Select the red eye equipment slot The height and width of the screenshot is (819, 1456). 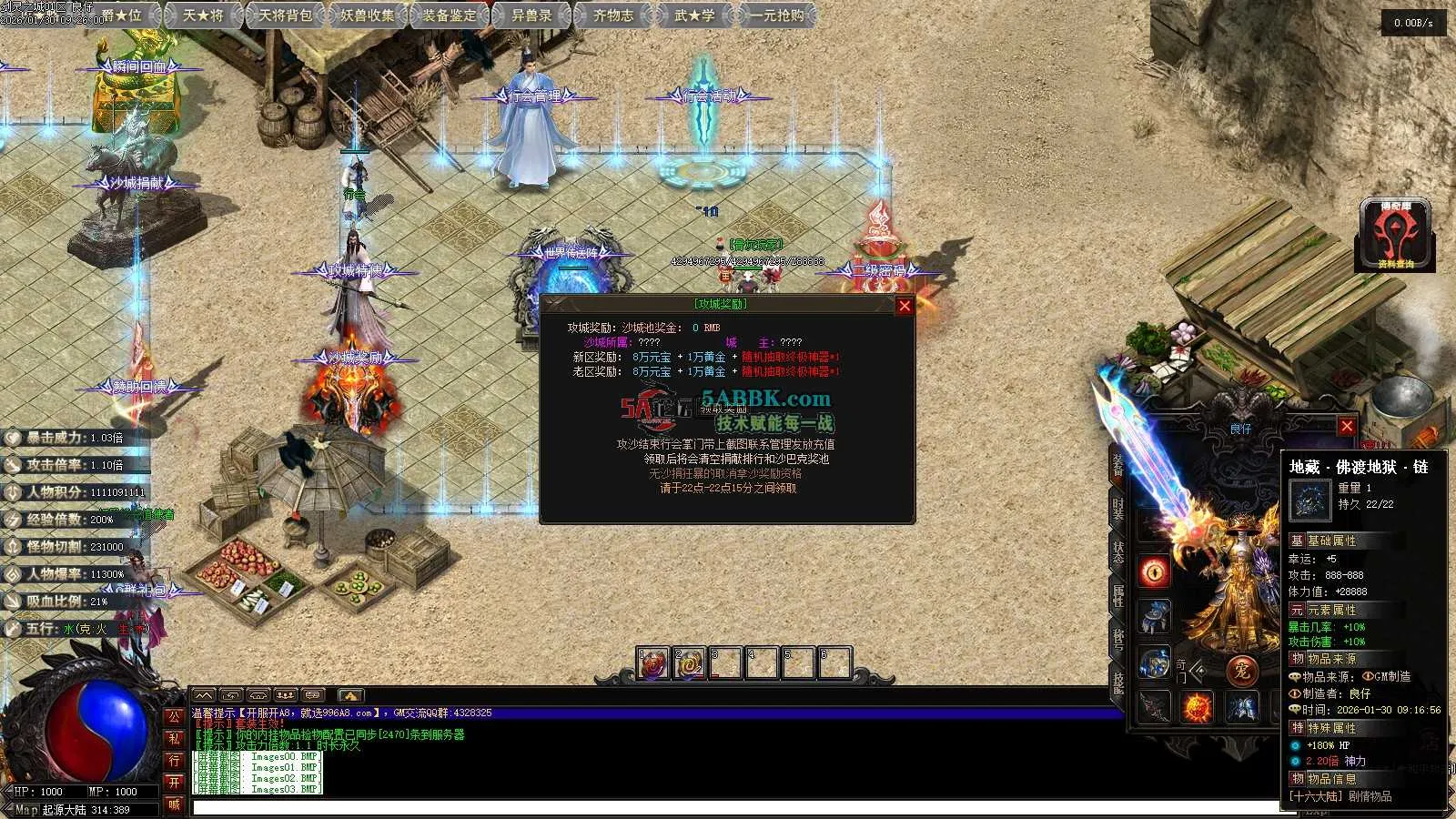pos(1155,571)
